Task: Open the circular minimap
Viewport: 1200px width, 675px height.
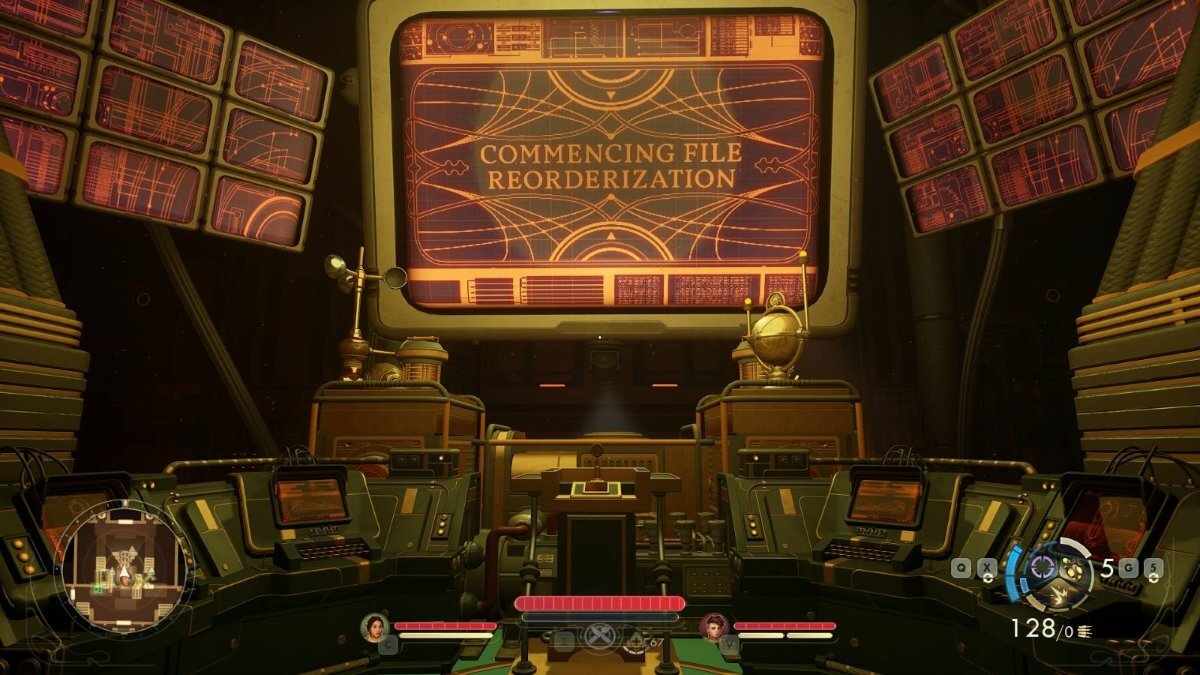Action: point(124,564)
